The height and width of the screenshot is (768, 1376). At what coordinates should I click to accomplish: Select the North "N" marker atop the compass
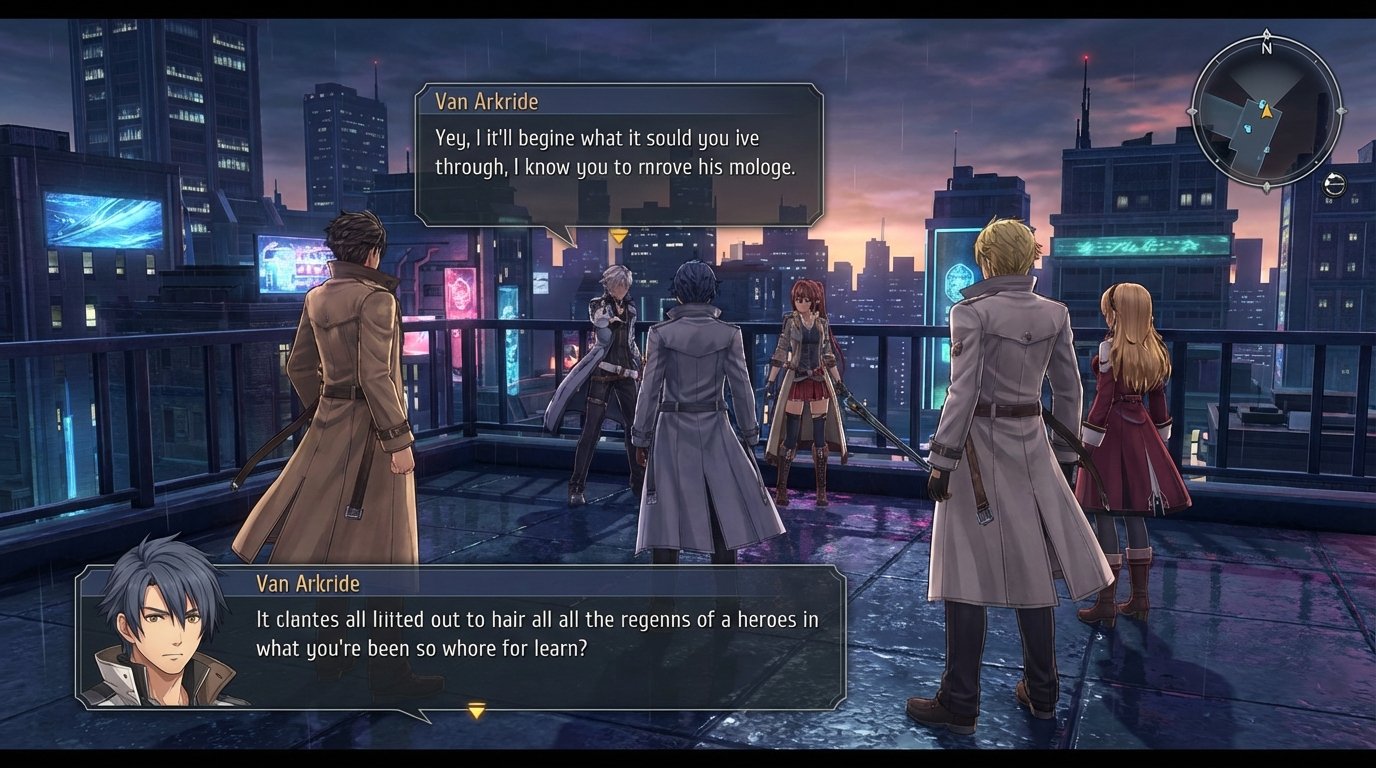(x=1267, y=46)
